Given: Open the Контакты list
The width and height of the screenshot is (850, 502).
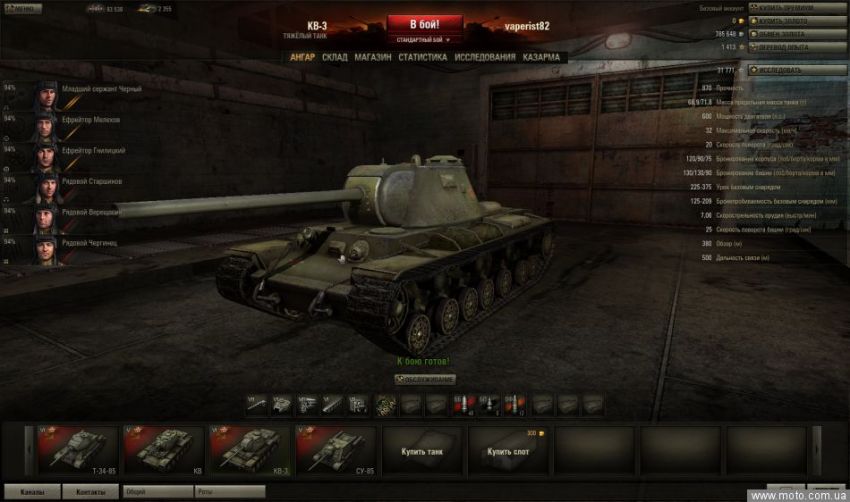Looking at the screenshot, I should [x=90, y=493].
